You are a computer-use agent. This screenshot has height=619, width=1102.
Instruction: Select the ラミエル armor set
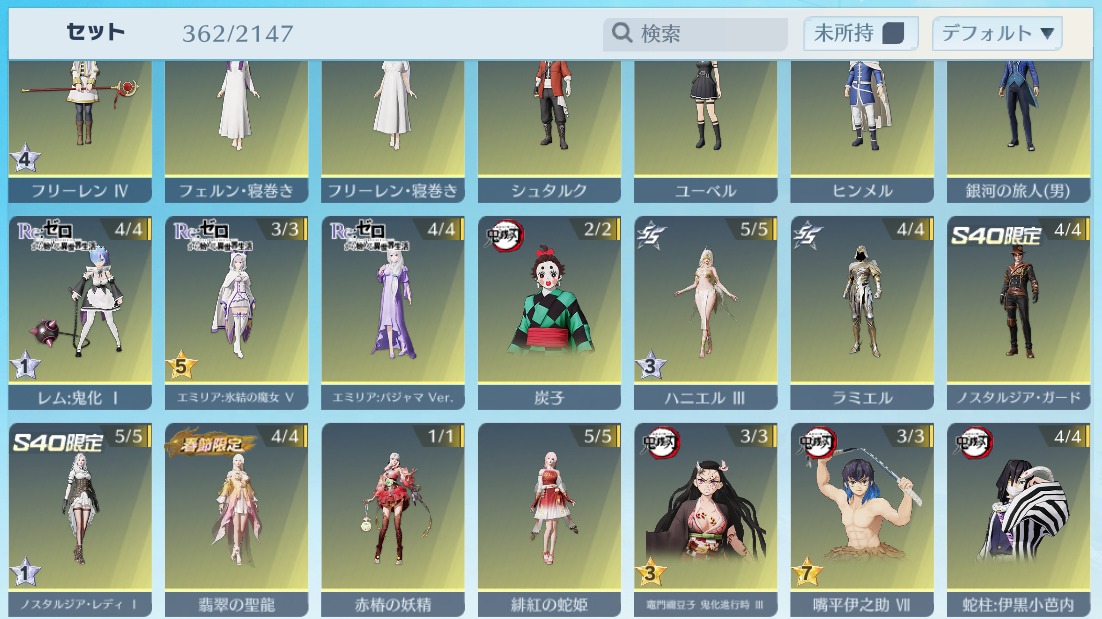pos(862,310)
